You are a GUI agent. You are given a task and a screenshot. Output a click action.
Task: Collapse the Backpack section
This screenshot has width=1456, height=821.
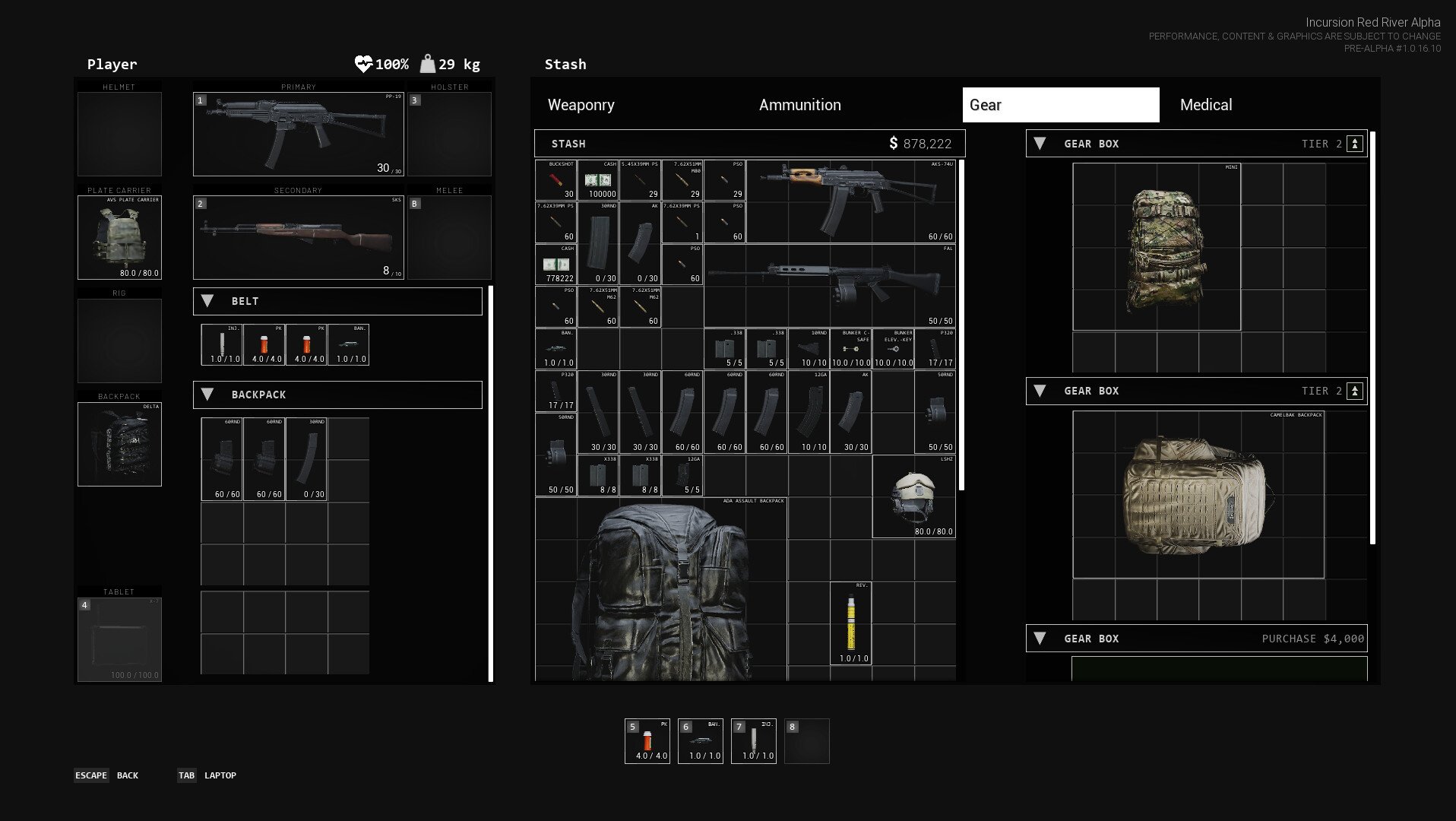coord(207,395)
